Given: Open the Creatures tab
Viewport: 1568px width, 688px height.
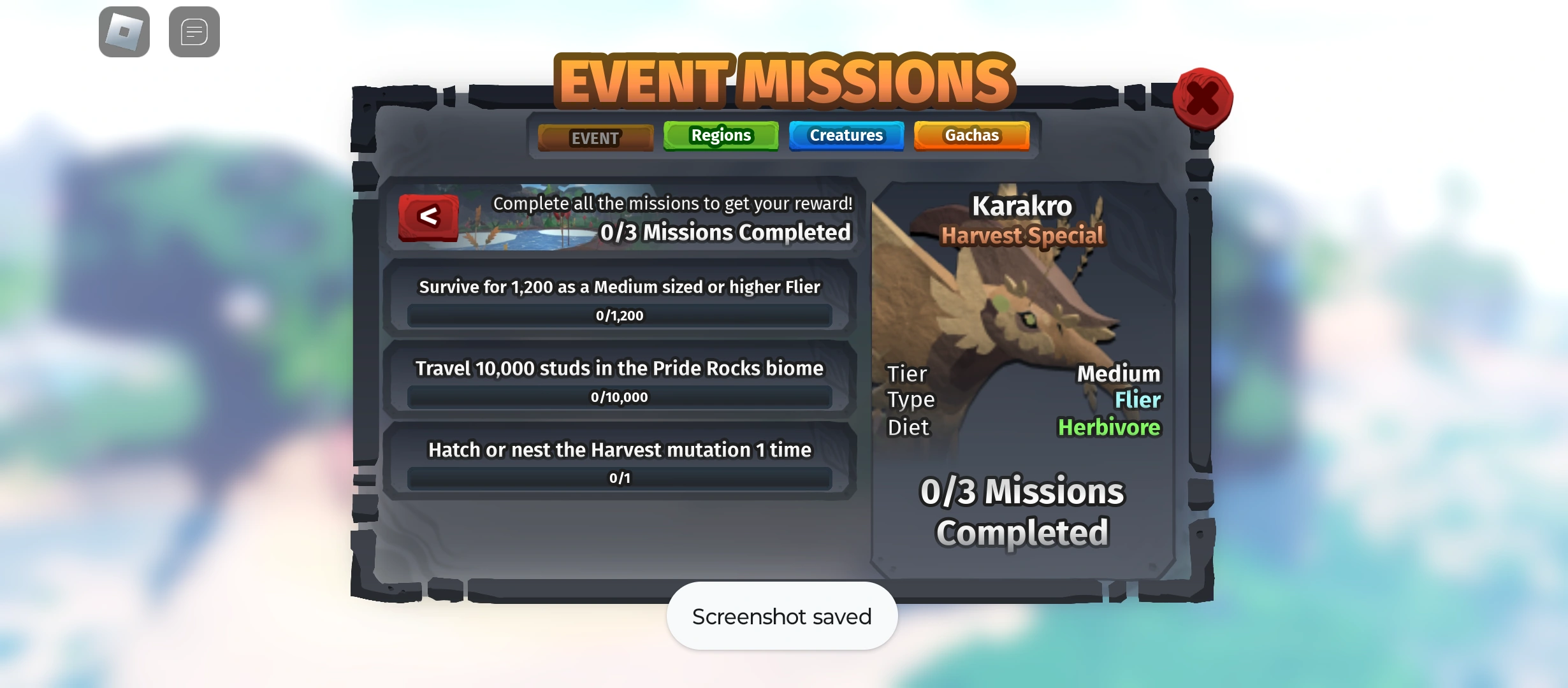Looking at the screenshot, I should [846, 135].
